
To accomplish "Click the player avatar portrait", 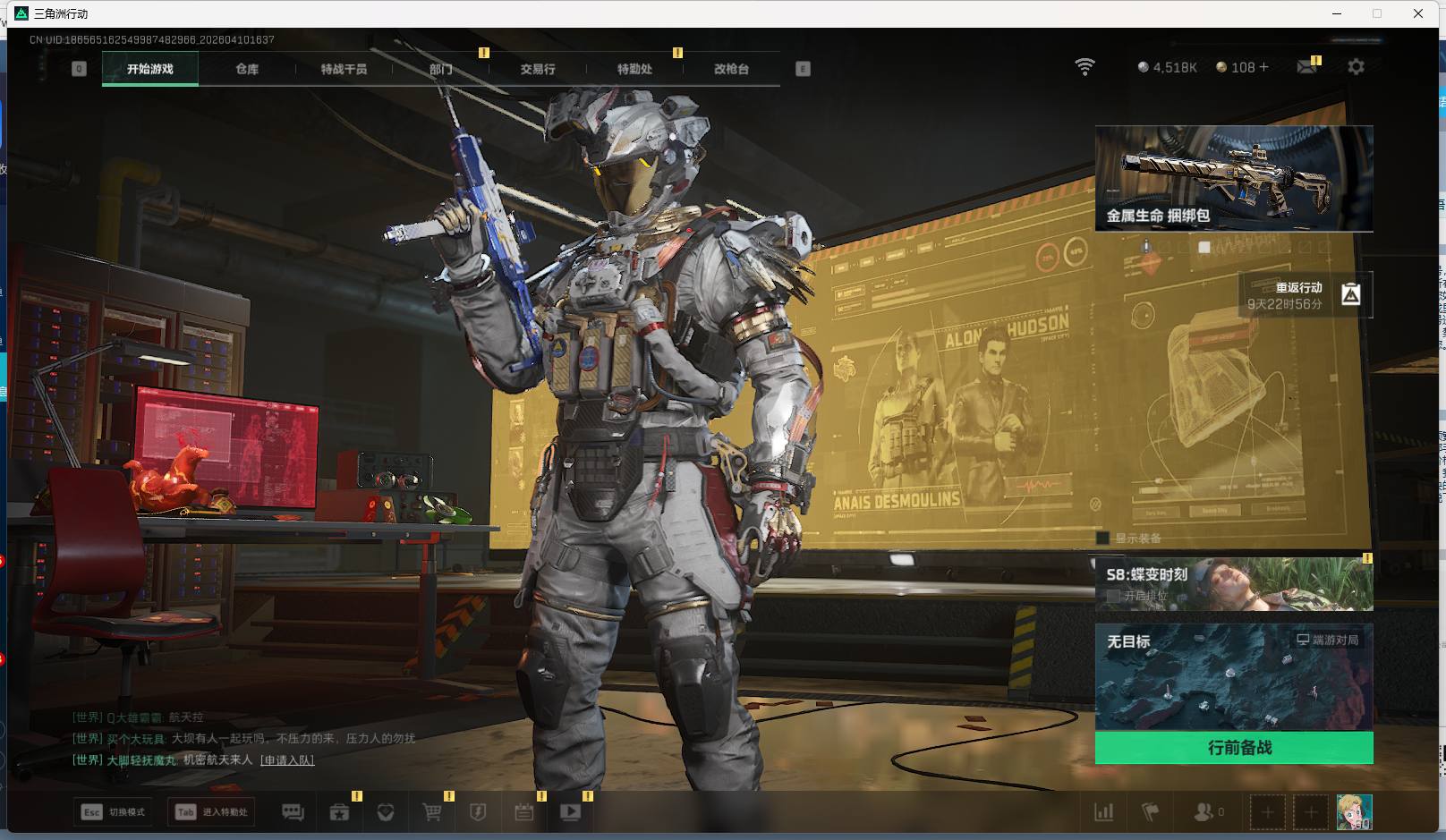I will tap(1354, 812).
